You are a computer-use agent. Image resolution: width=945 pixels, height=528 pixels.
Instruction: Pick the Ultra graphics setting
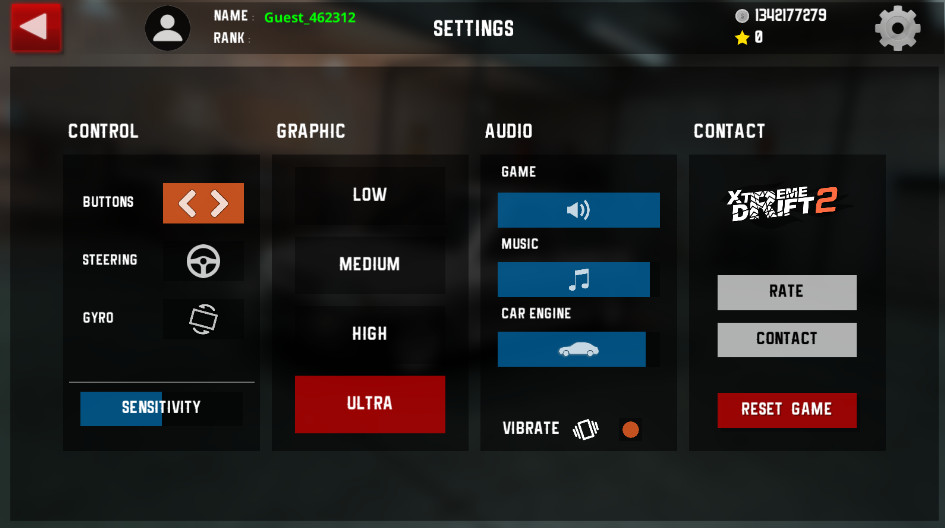pyautogui.click(x=369, y=404)
